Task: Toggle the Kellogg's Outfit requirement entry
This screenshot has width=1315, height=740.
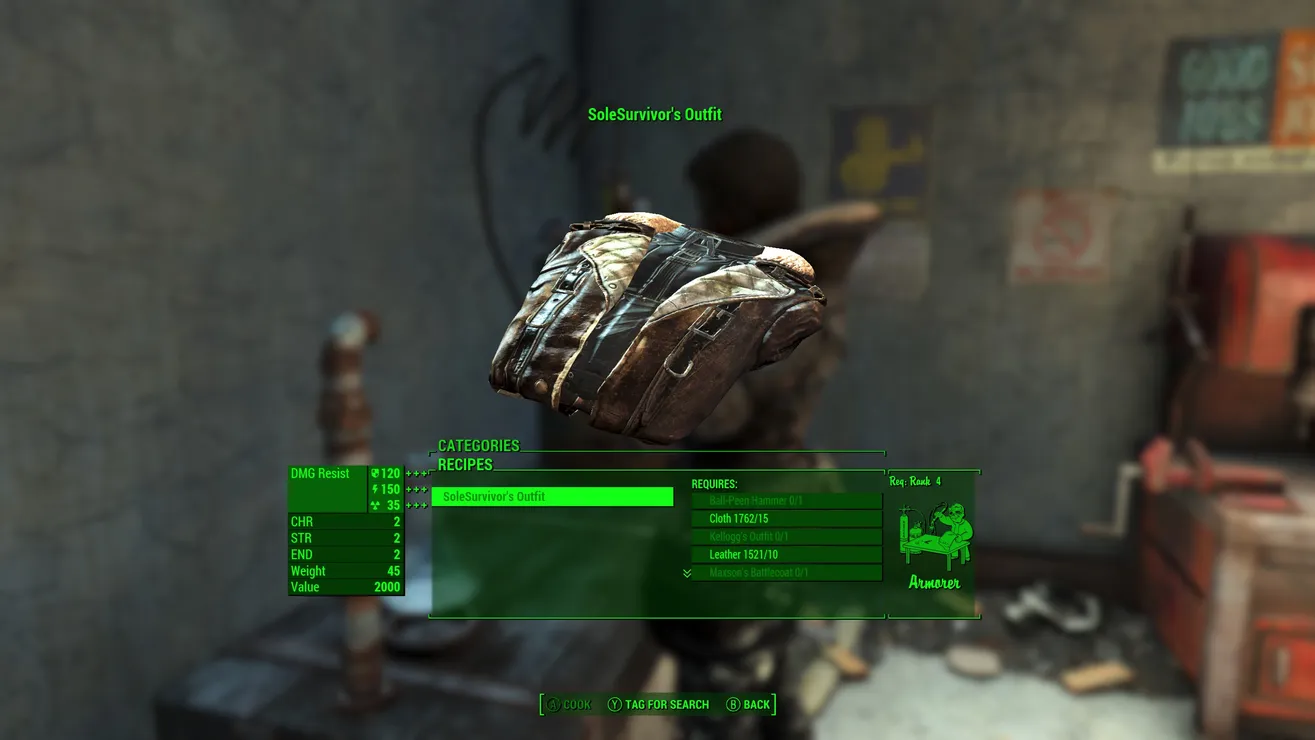Action: point(785,537)
